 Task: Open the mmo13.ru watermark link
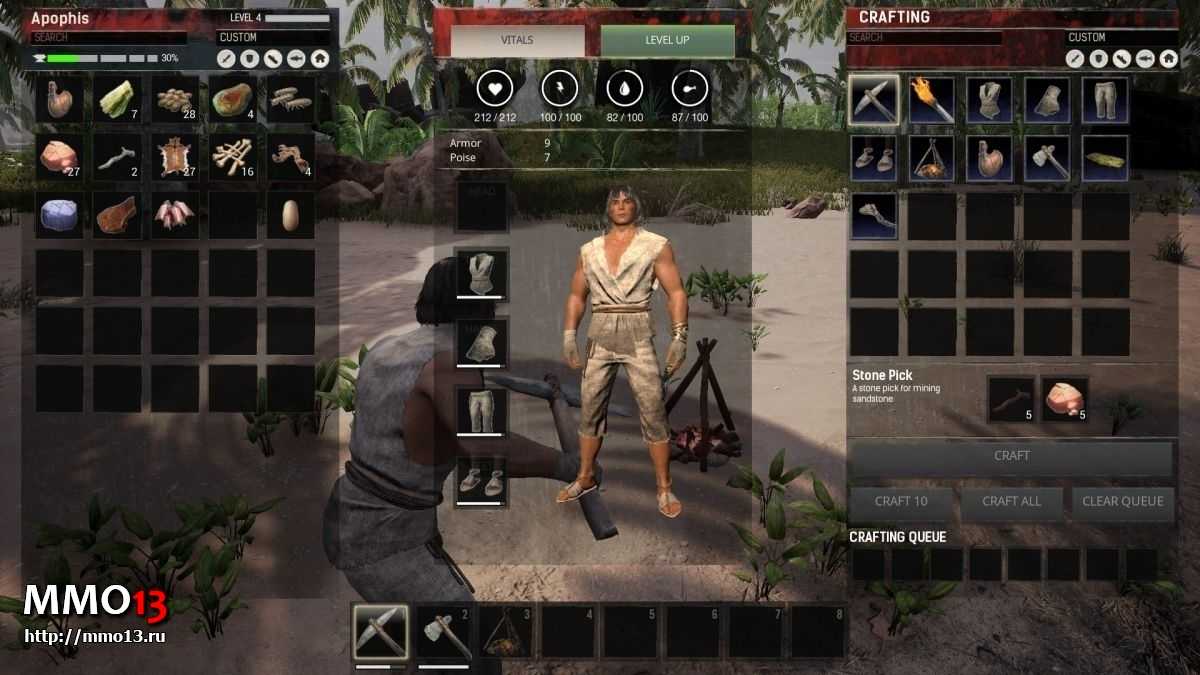[96, 635]
